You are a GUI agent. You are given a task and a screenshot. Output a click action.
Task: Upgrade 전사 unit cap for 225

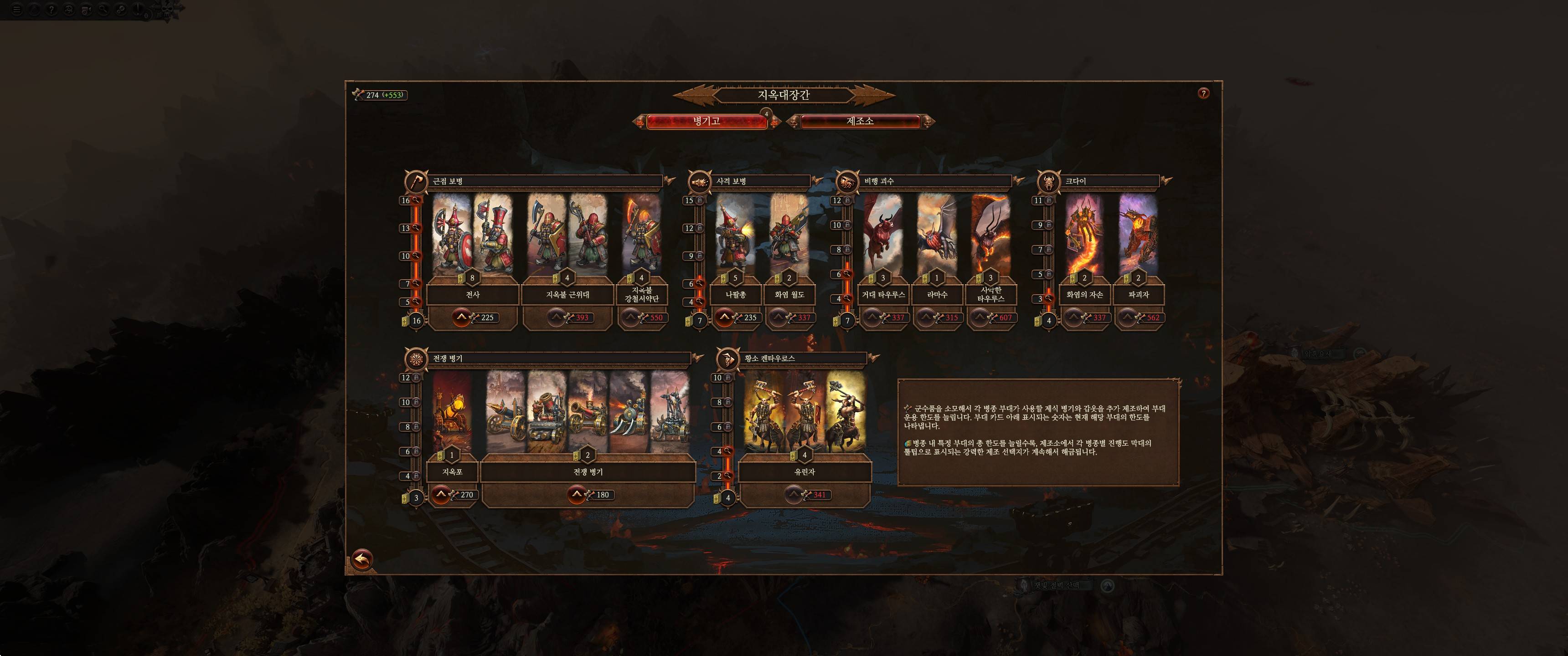click(x=461, y=317)
